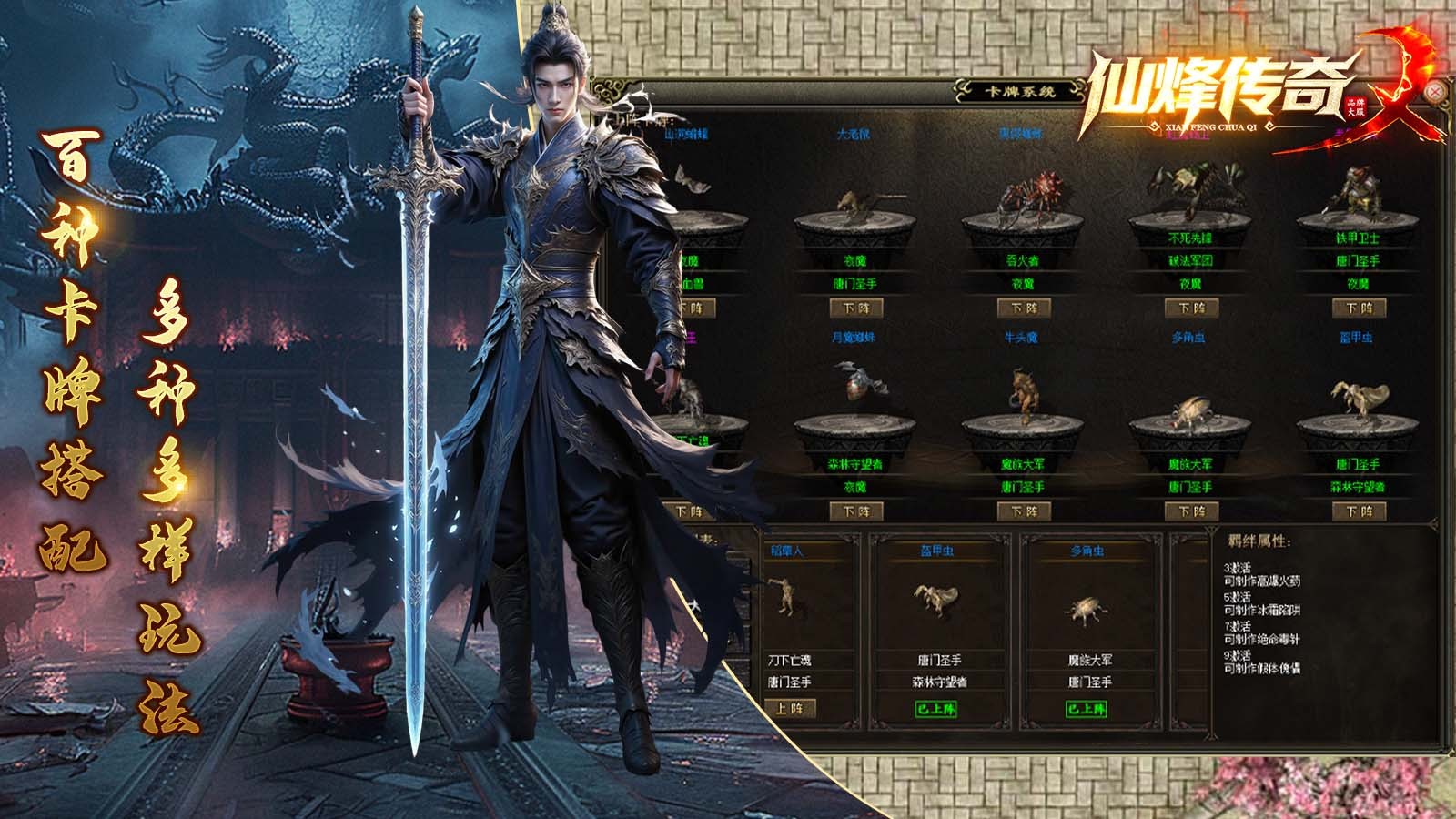Click the 已上阵 status on 盔甲虫 card
Image resolution: width=1456 pixels, height=819 pixels.
(x=937, y=708)
